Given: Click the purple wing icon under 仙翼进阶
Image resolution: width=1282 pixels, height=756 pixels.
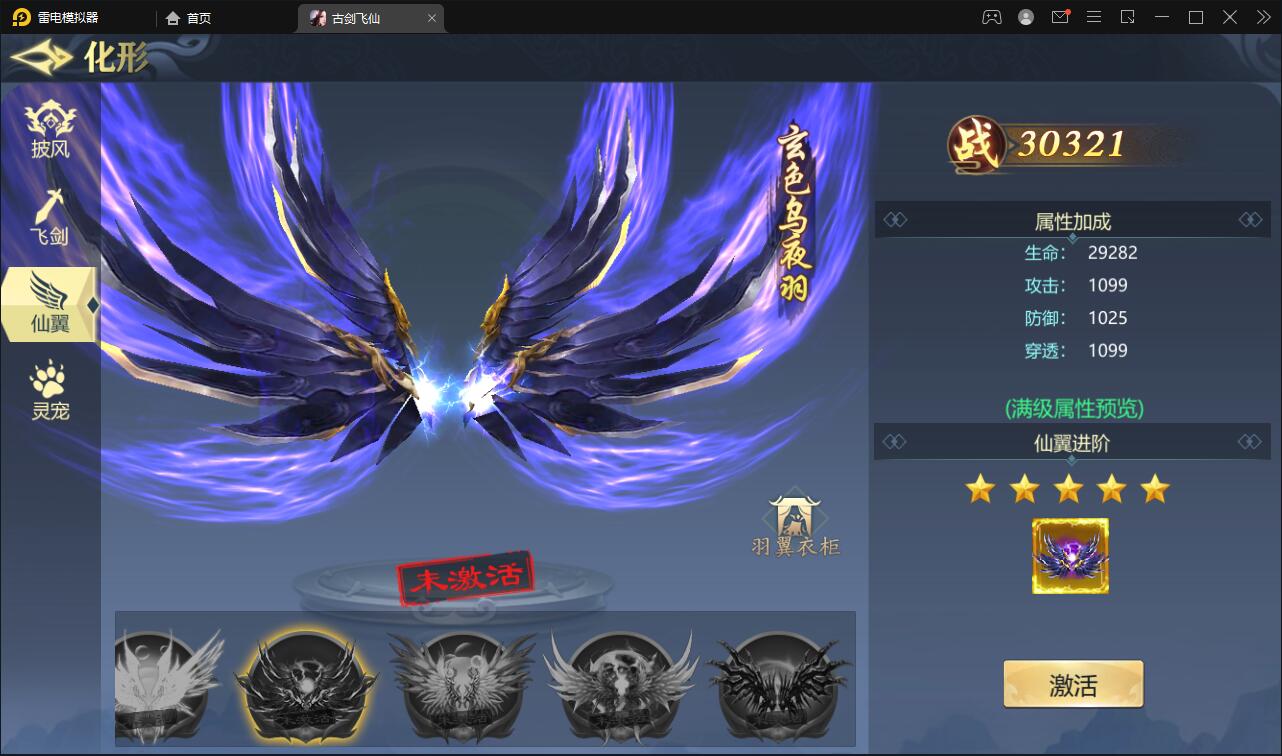Looking at the screenshot, I should pos(1070,554).
